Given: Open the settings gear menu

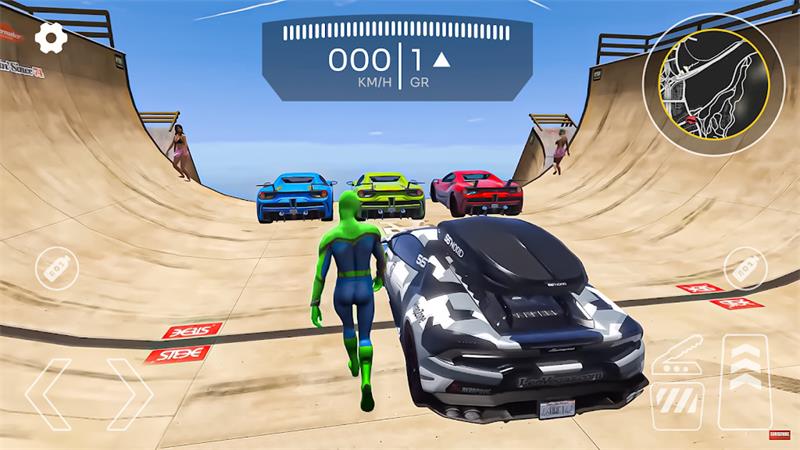Looking at the screenshot, I should click(x=51, y=38).
